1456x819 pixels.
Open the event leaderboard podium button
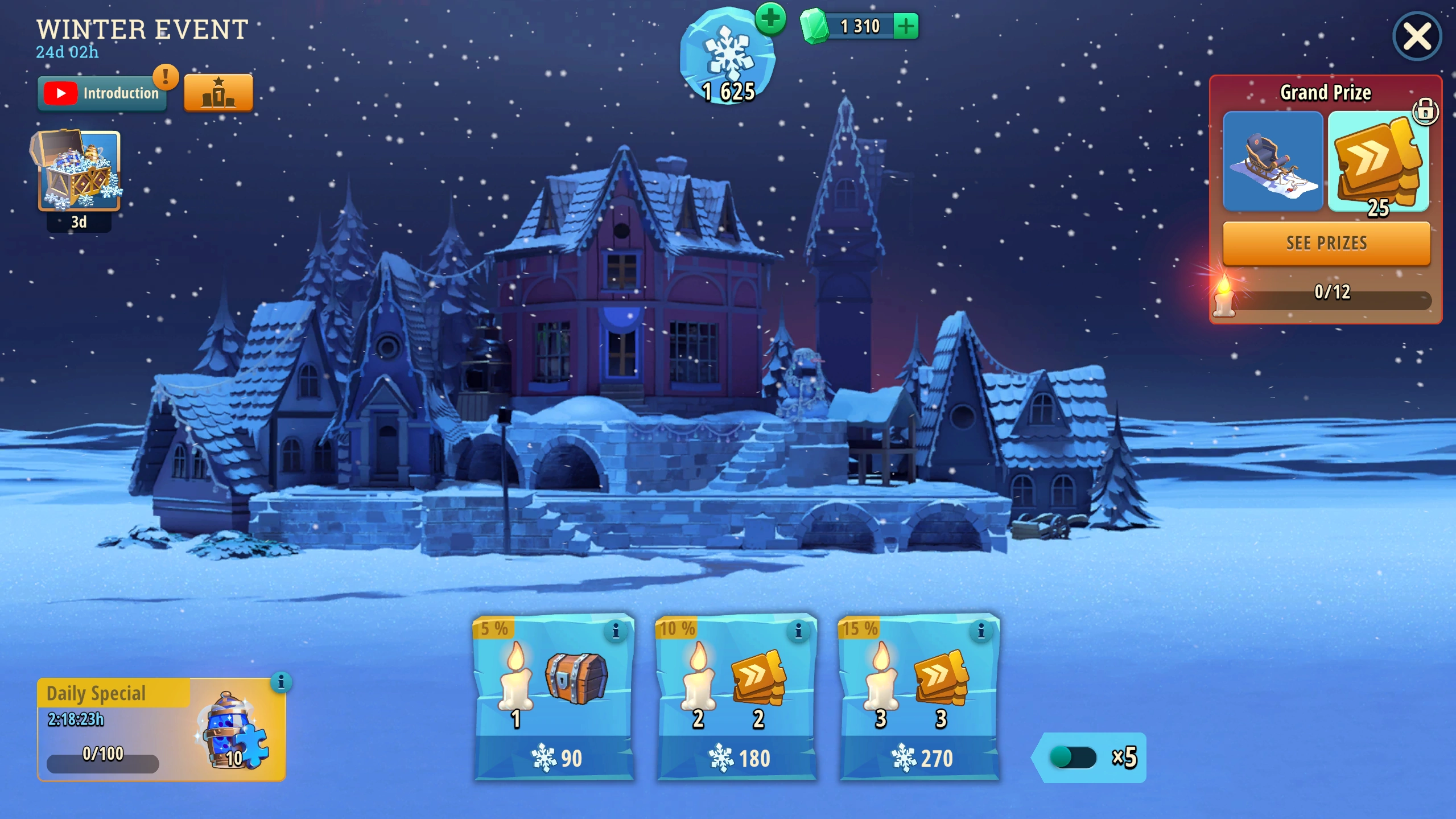(x=218, y=93)
